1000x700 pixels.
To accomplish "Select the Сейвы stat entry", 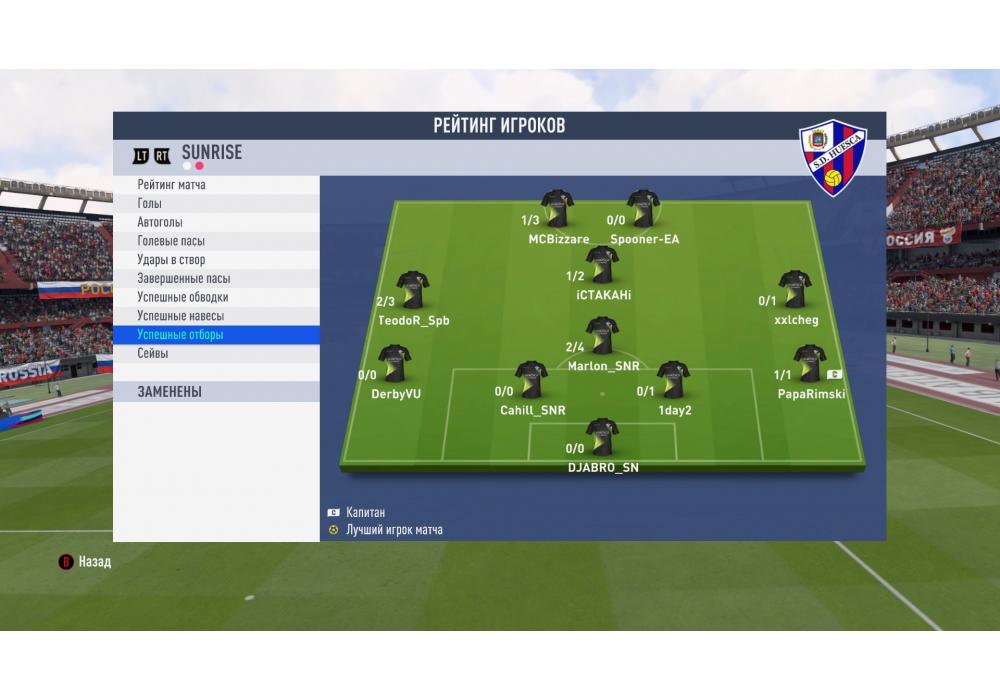I will click(x=216, y=354).
